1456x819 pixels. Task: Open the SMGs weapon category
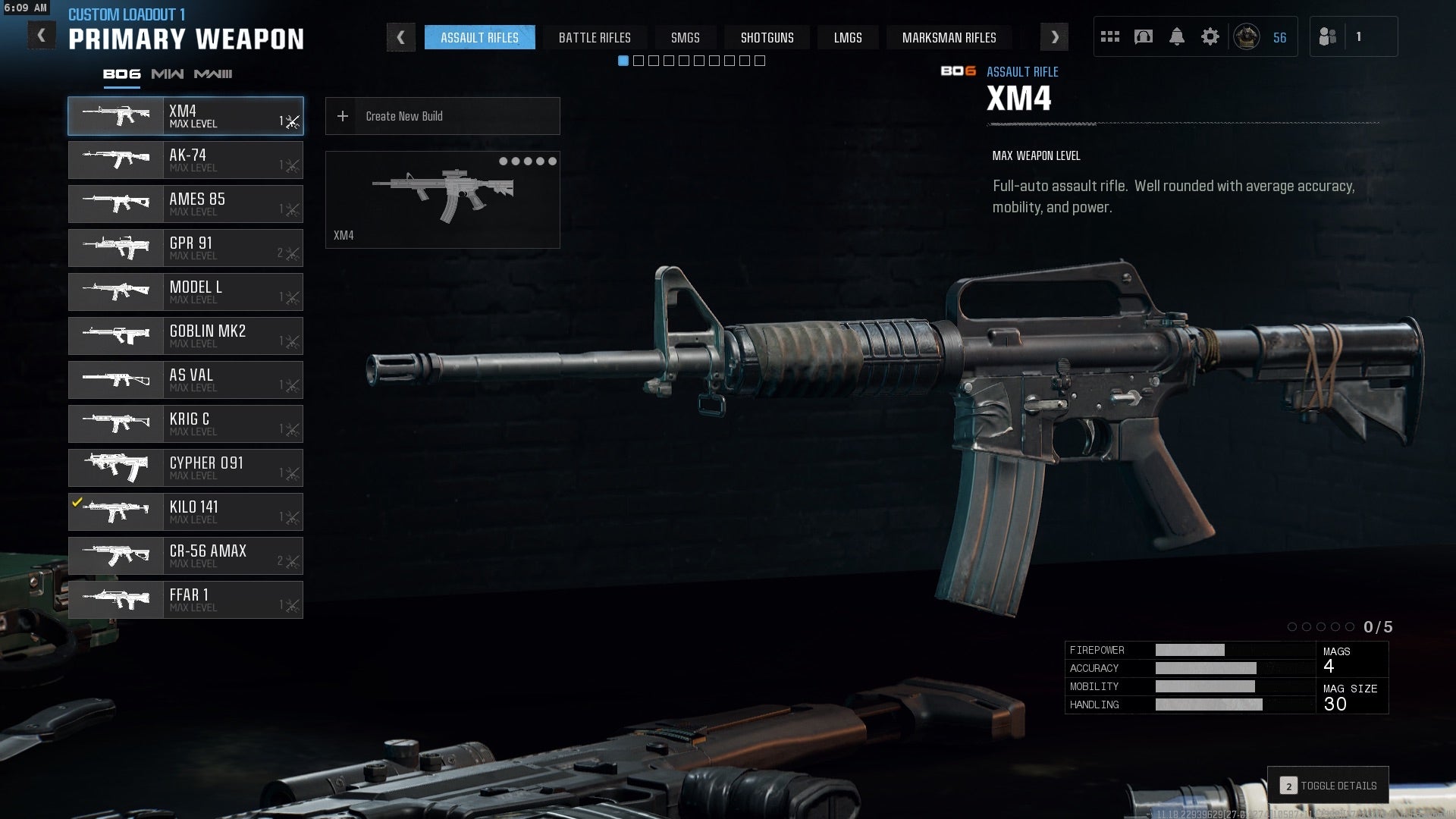685,37
